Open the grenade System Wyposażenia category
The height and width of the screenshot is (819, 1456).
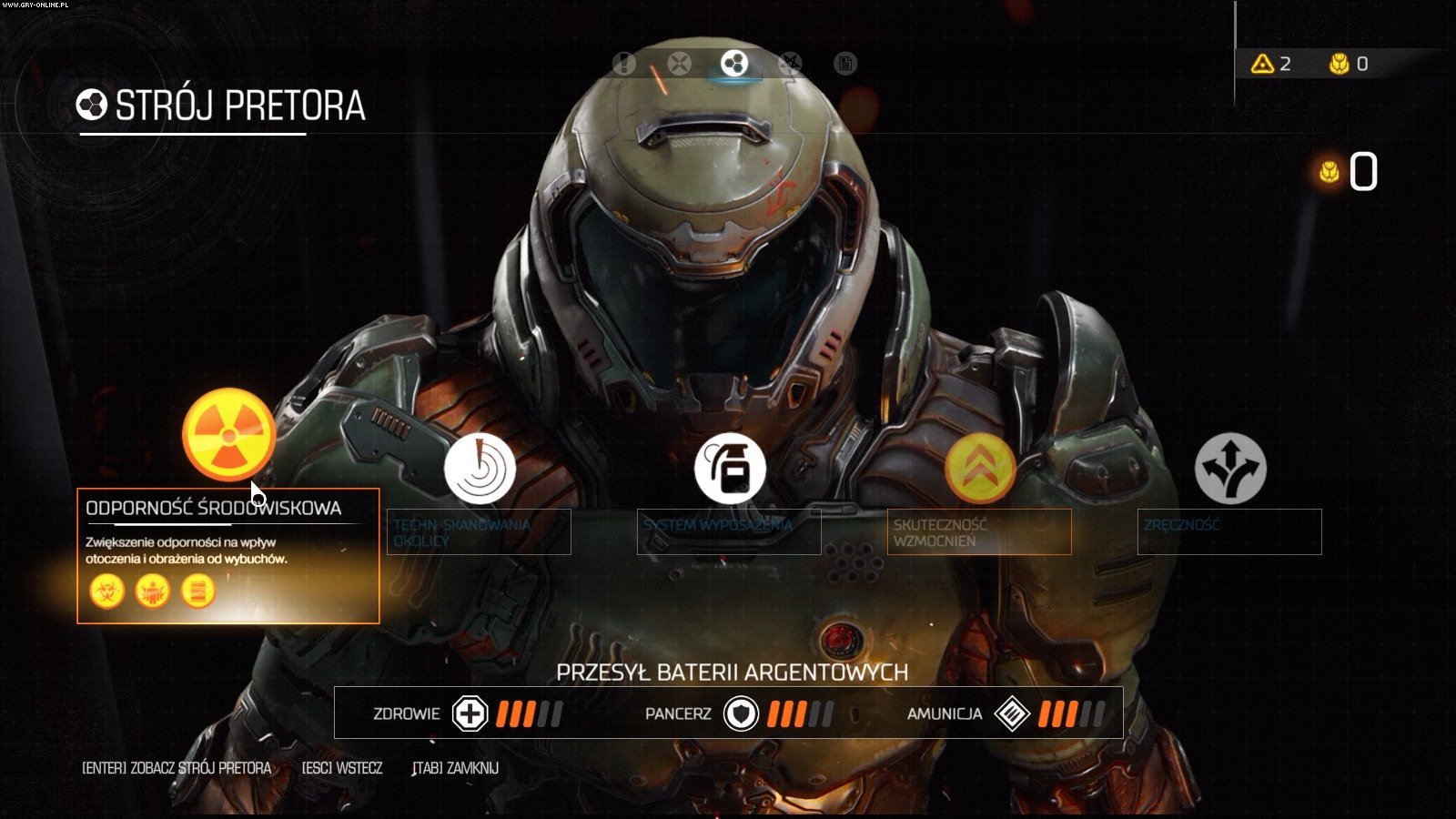pos(730,470)
